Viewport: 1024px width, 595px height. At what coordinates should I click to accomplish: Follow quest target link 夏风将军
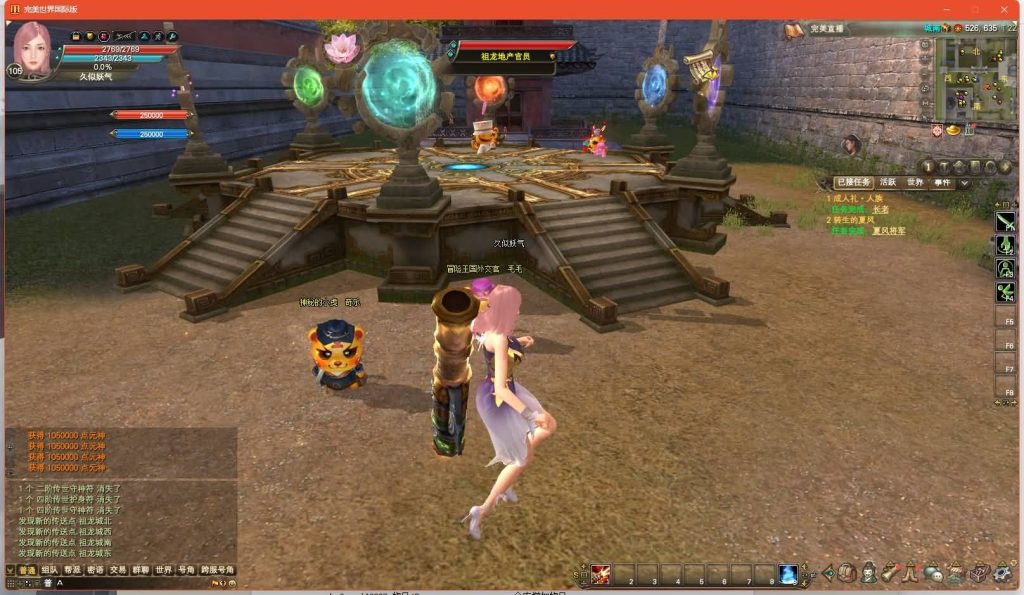[x=889, y=231]
